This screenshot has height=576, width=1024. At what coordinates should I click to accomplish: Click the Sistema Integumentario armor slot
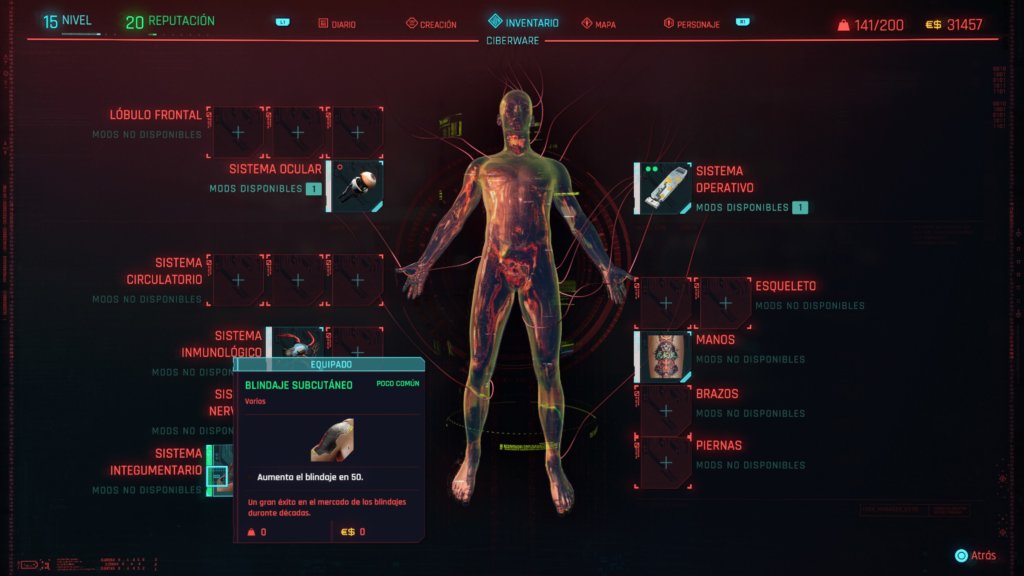click(218, 471)
